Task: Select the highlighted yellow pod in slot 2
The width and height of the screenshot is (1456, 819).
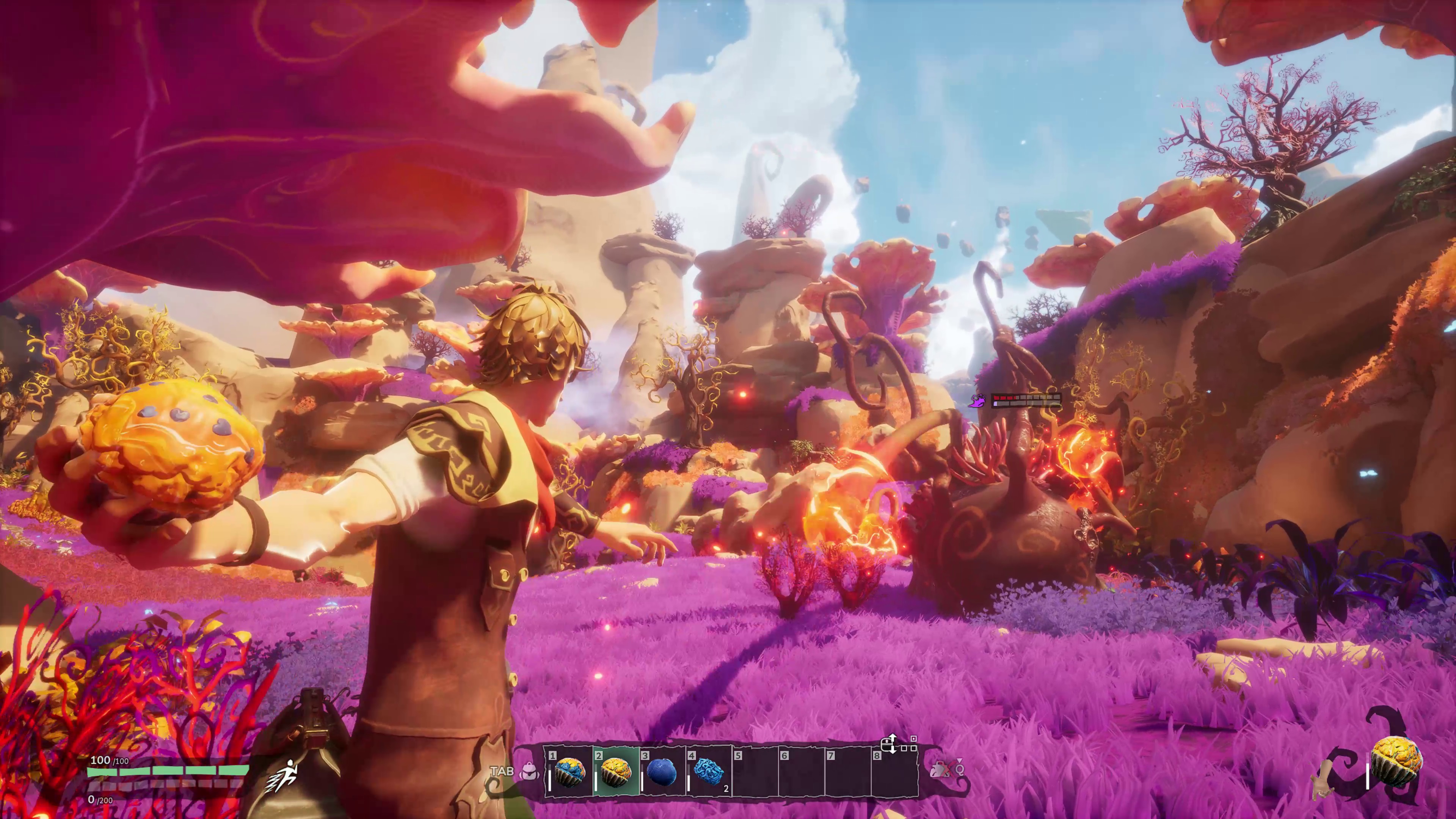Action: coord(615,772)
